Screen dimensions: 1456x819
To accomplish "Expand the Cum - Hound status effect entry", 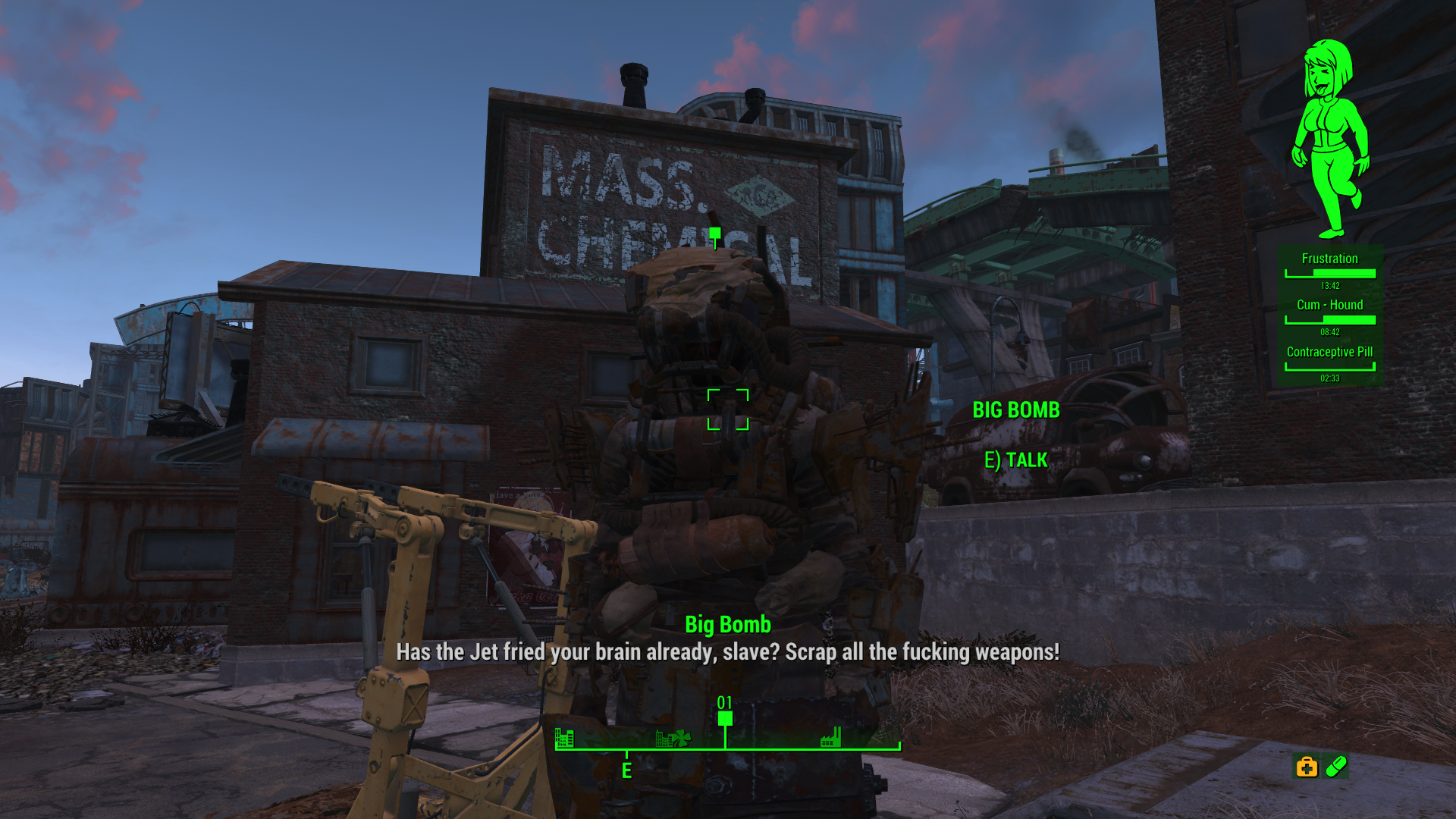I will tap(1330, 305).
